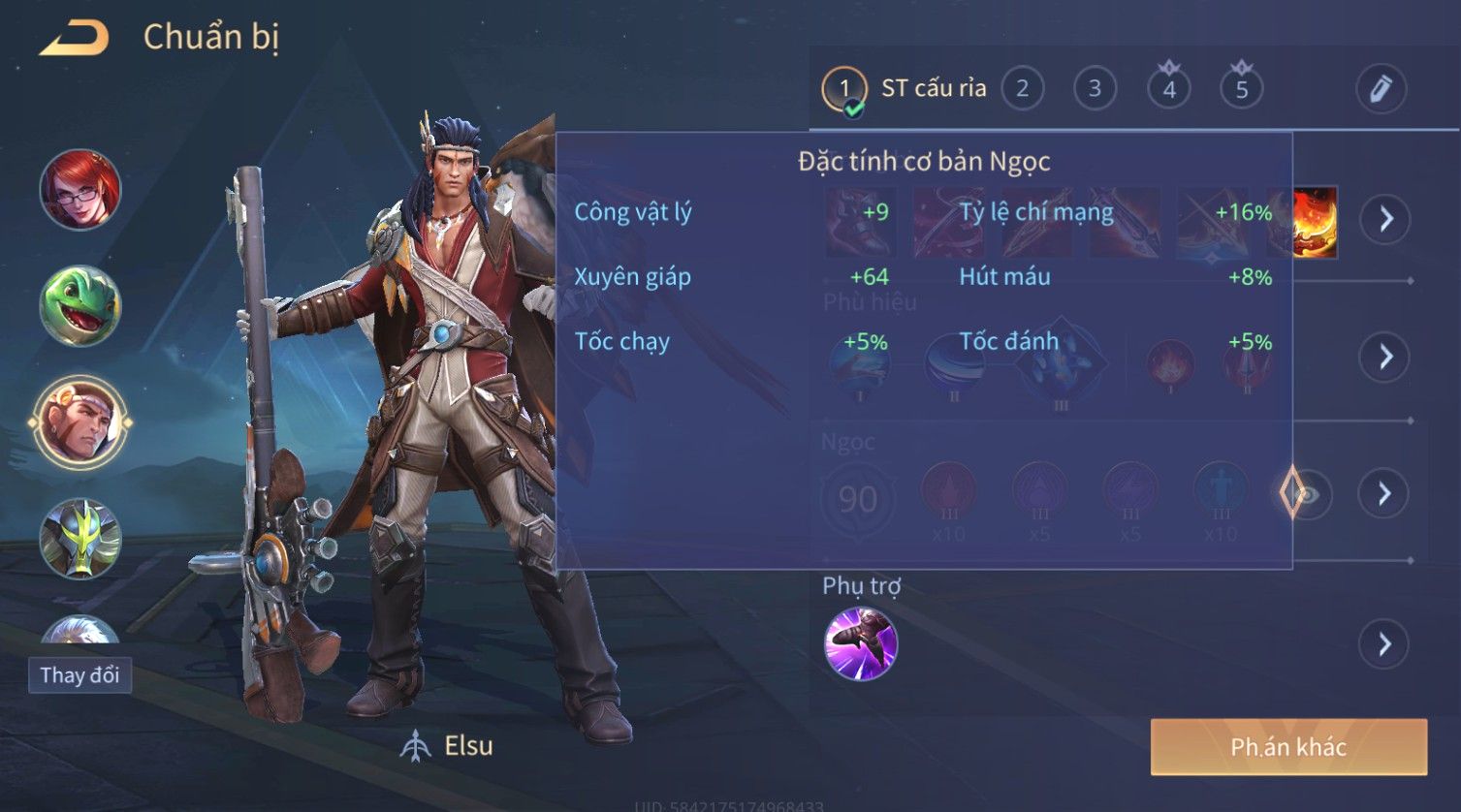Open Ngọc details arrow
The width and height of the screenshot is (1461, 812).
click(x=1384, y=495)
